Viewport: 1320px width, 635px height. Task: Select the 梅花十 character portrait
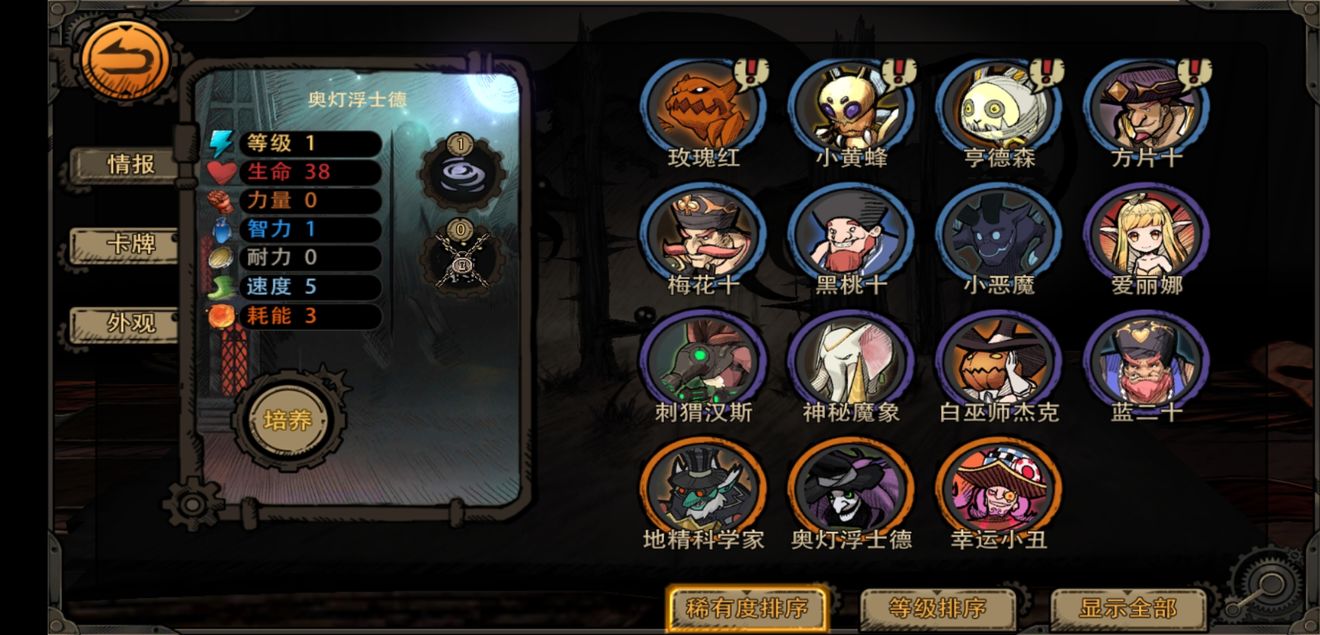click(703, 234)
